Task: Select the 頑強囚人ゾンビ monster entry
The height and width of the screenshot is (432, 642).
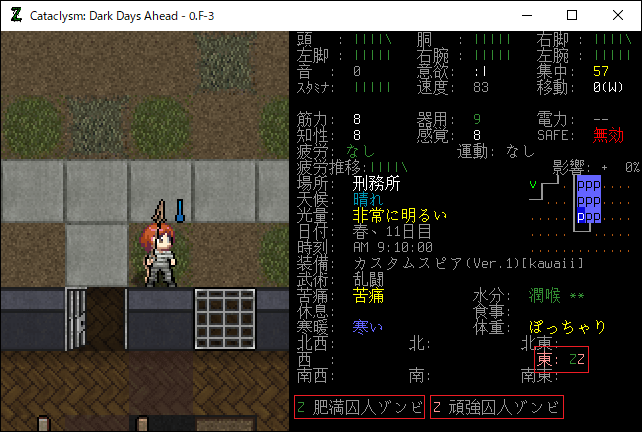Action: tap(496, 407)
